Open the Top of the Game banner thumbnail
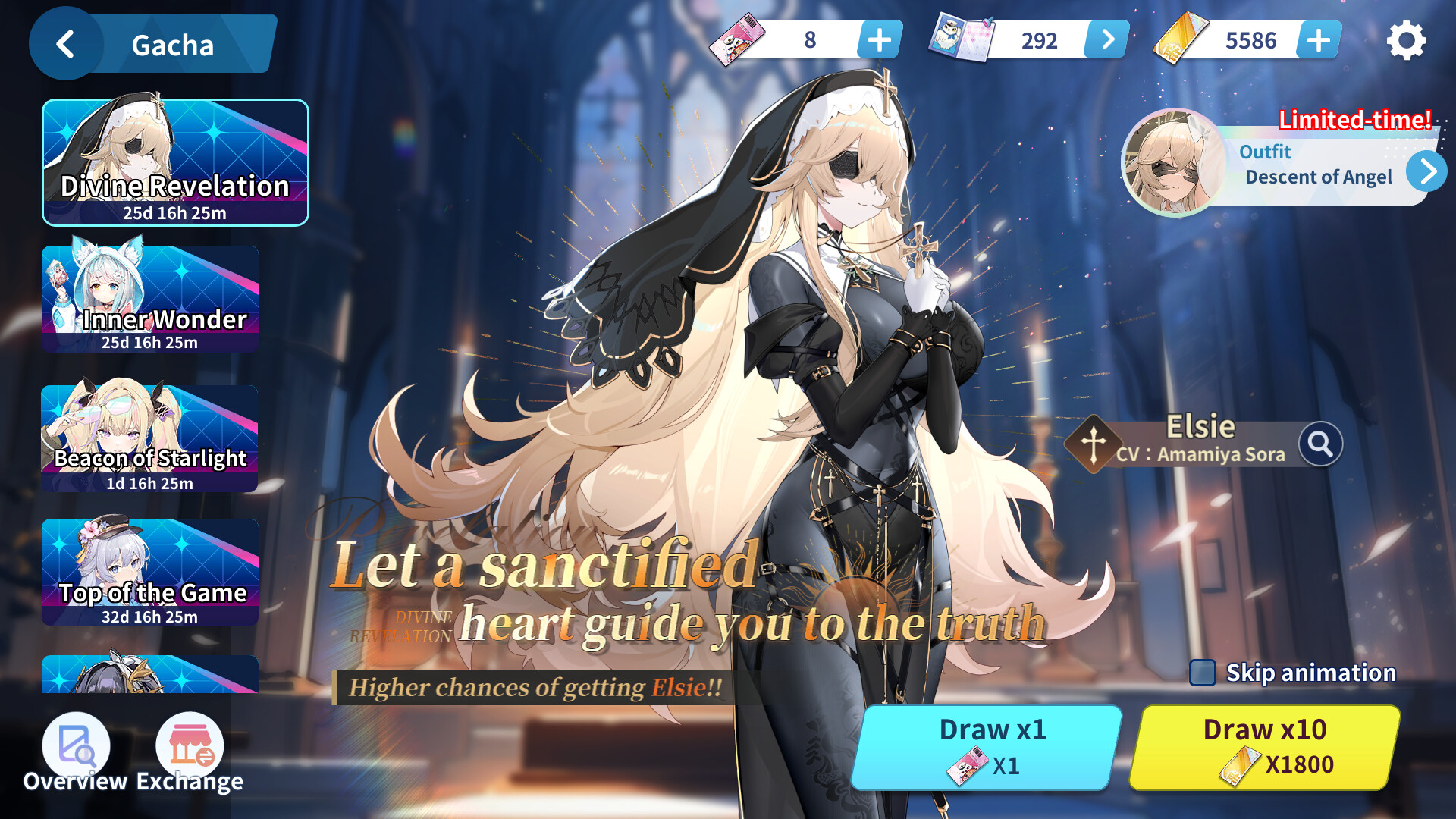1456x819 pixels. (x=149, y=573)
